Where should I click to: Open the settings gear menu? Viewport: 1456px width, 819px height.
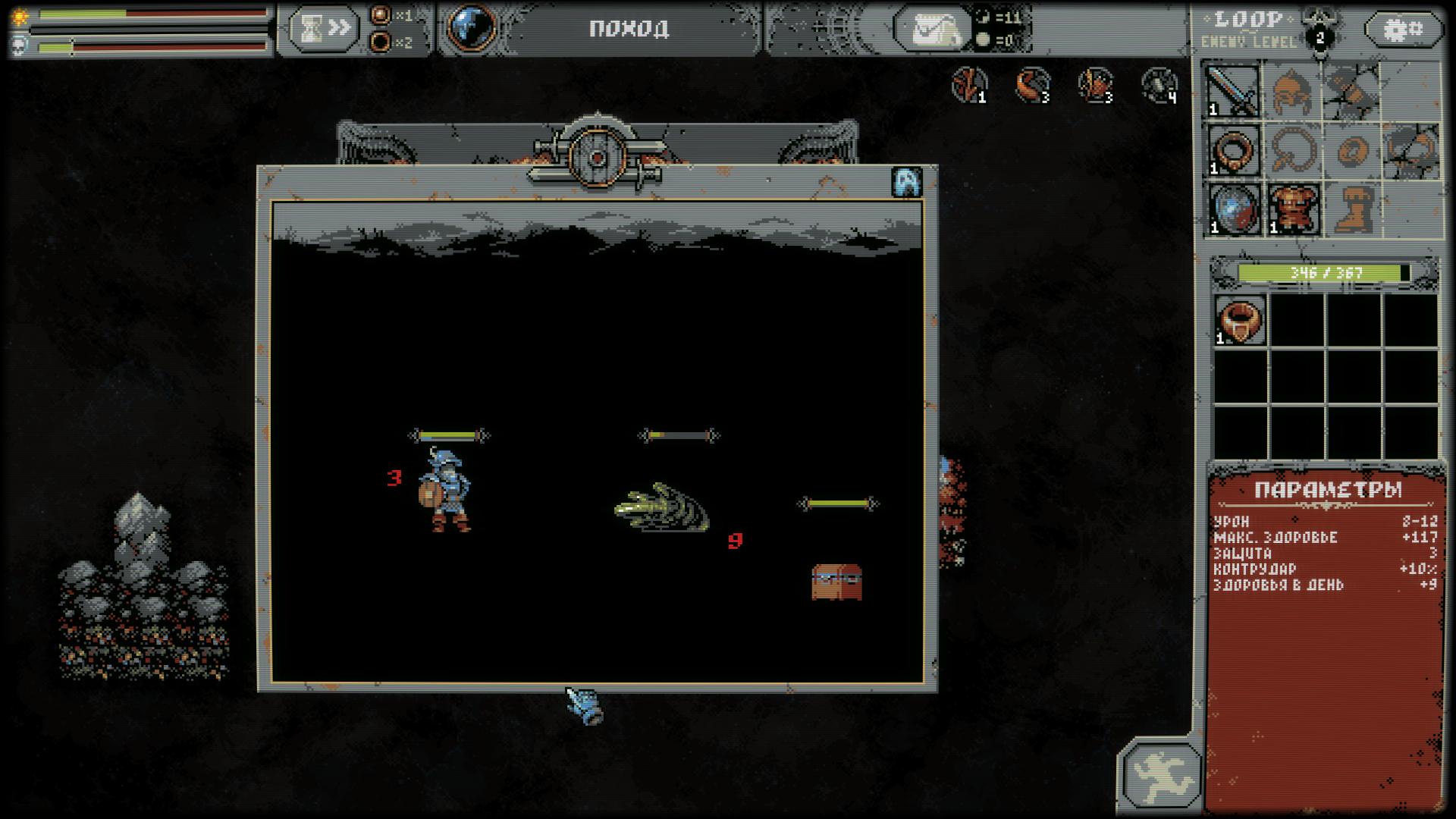coord(1404,30)
